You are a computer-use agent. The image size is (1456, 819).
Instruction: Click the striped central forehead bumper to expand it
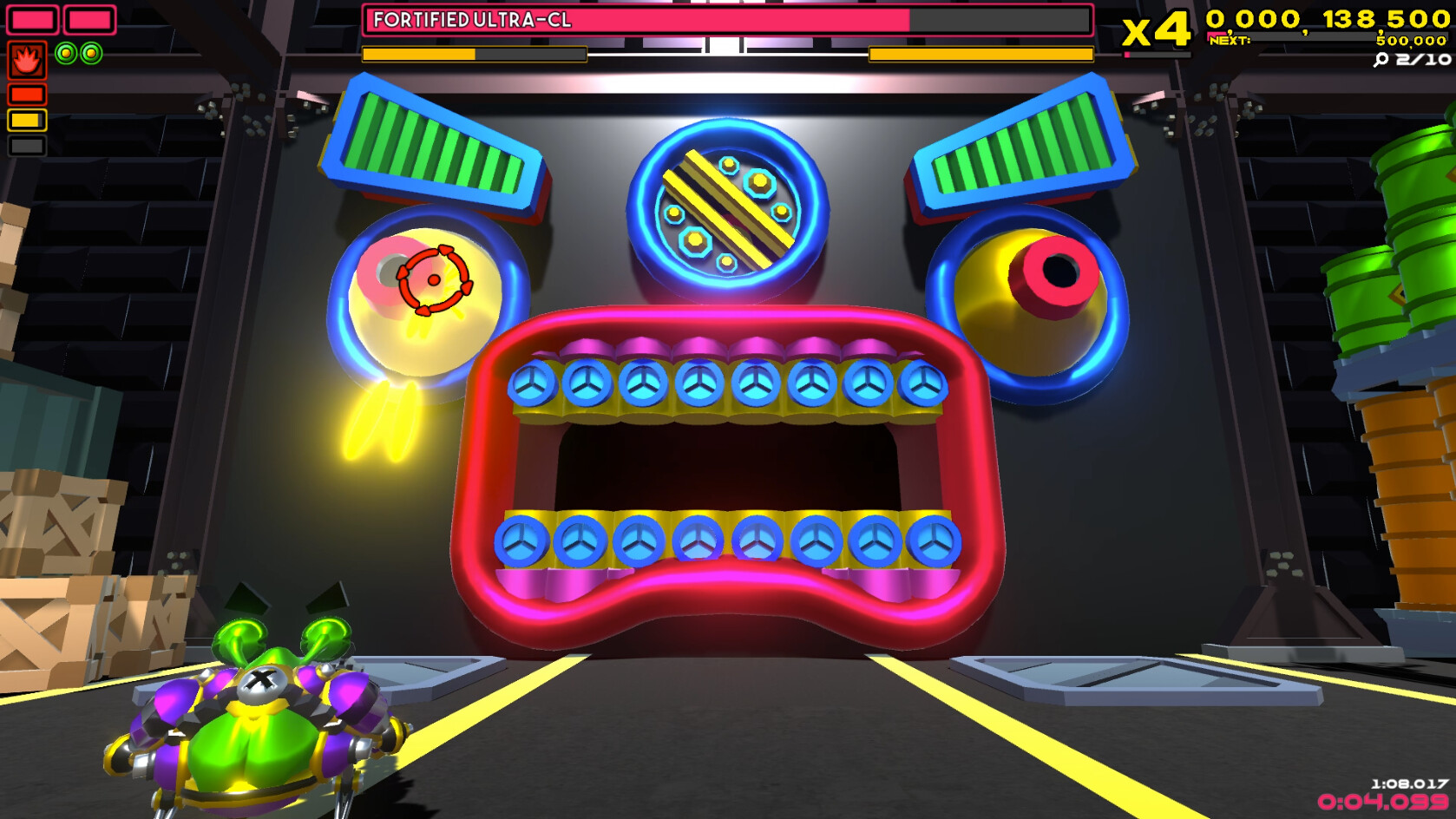click(727, 208)
